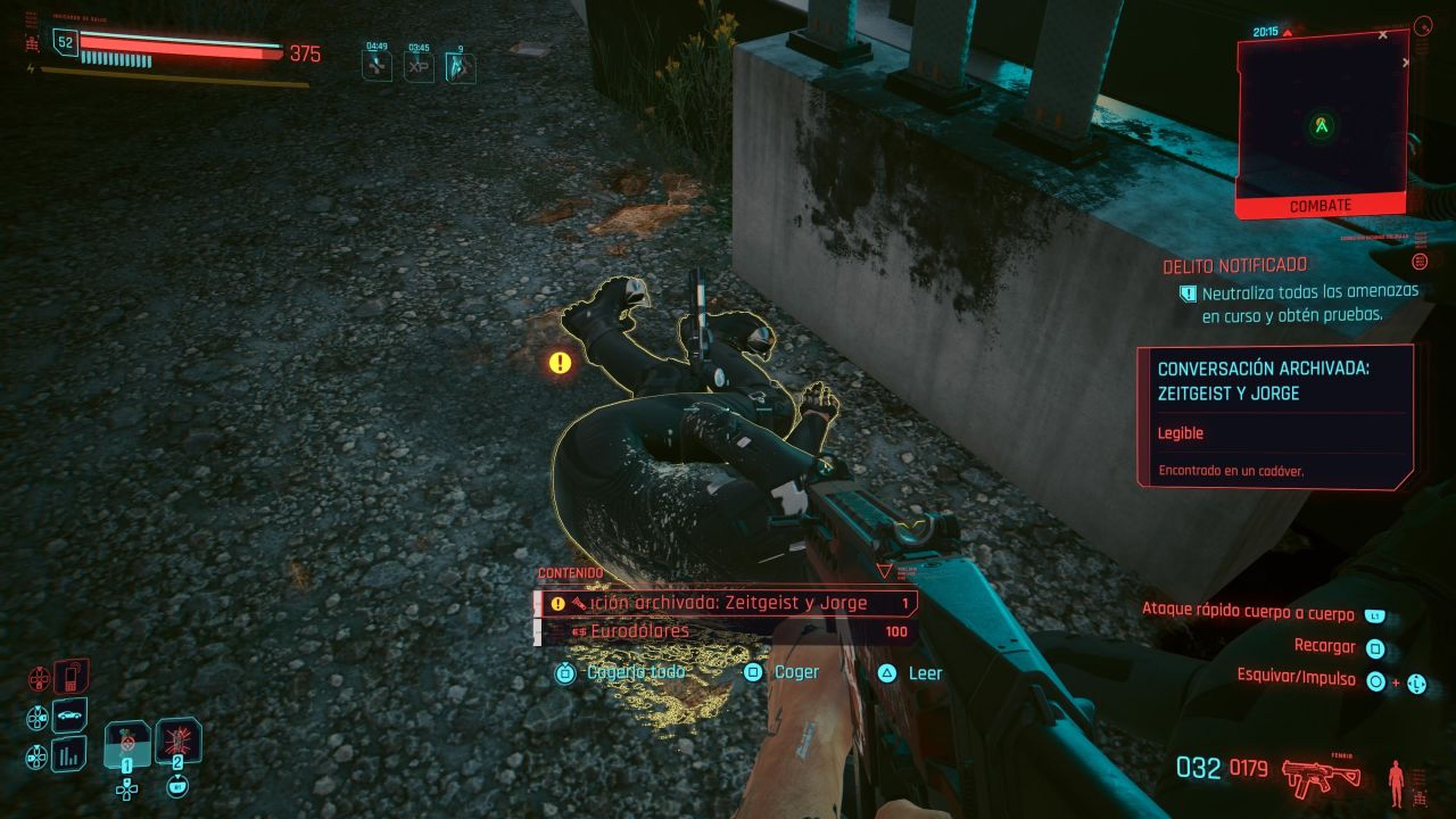Viewport: 1456px width, 819px height.
Task: Open the minimap
Action: [x=1321, y=119]
